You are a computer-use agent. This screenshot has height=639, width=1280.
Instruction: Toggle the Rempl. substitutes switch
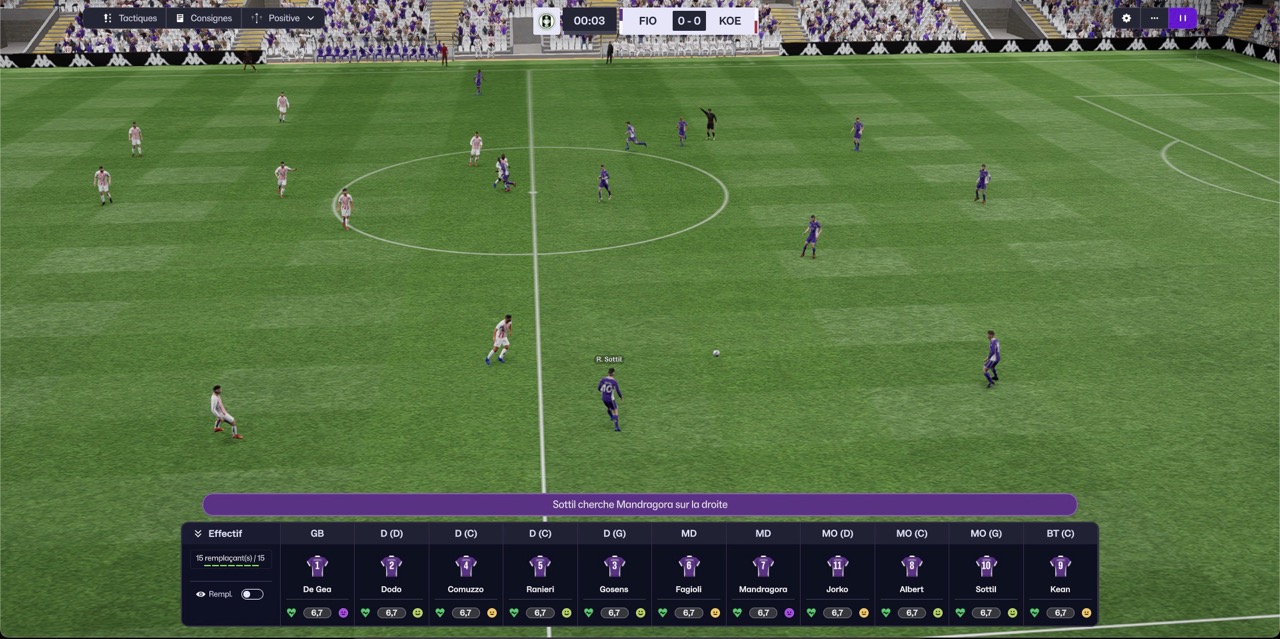point(252,594)
